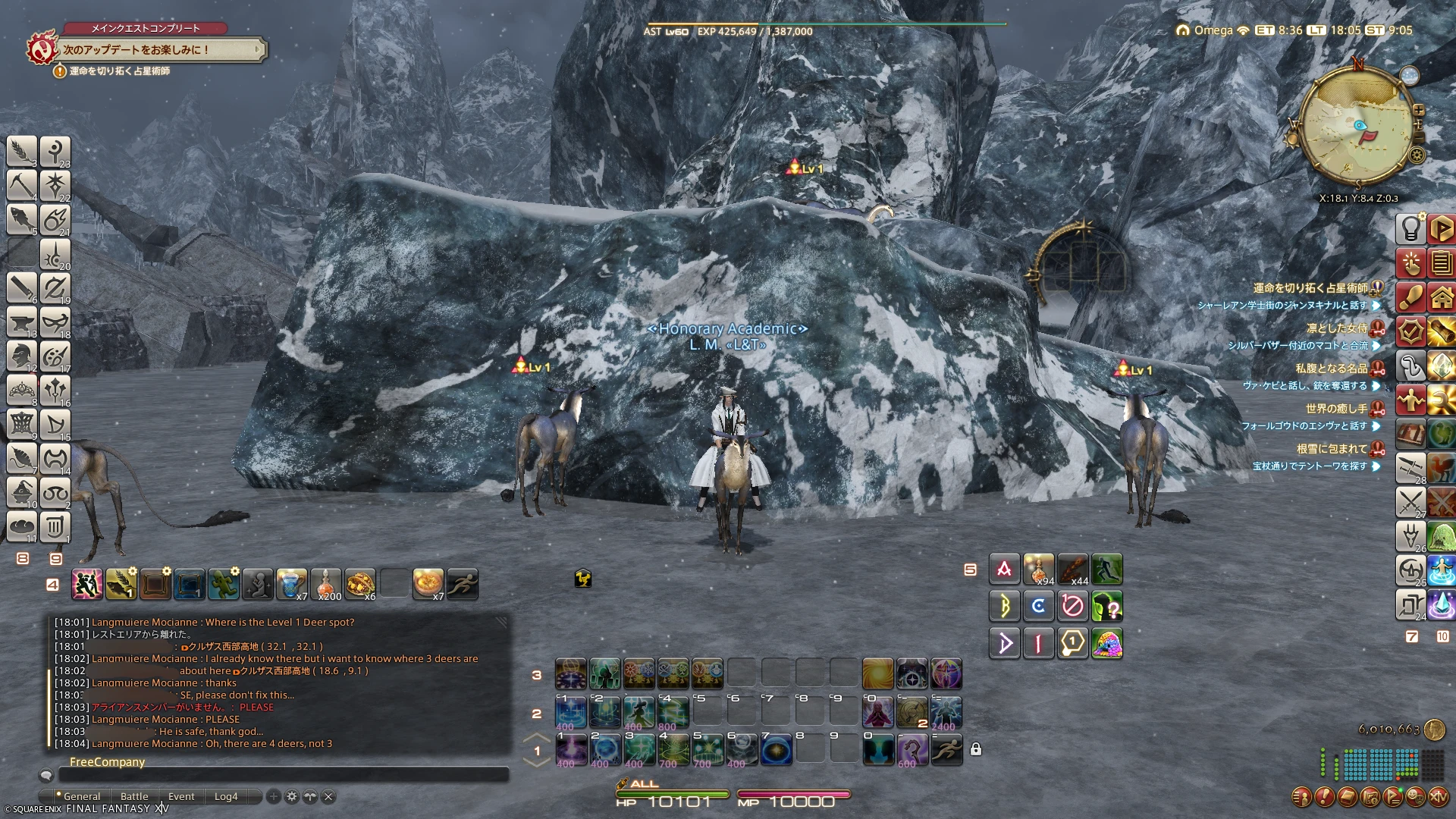Screen dimensions: 1456x819
Task: Switch to the Battle chat tab
Action: pos(134,796)
